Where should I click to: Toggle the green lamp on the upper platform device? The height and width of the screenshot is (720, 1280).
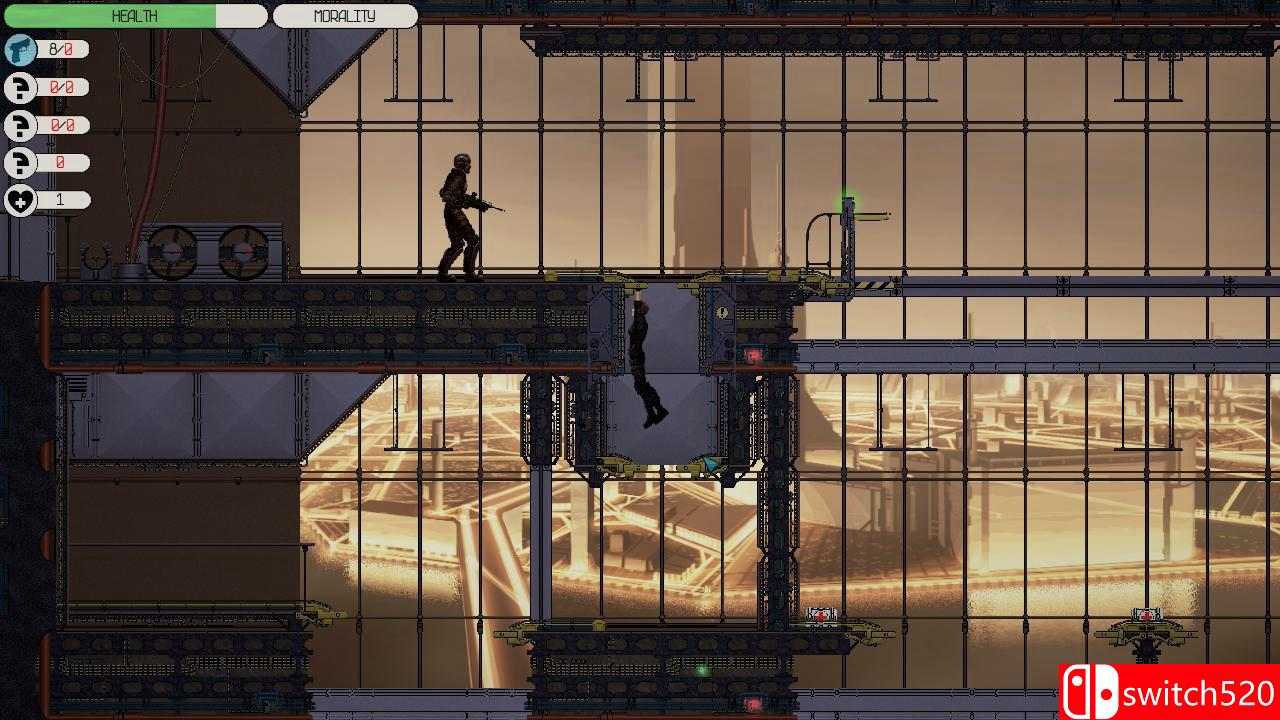pyautogui.click(x=845, y=196)
